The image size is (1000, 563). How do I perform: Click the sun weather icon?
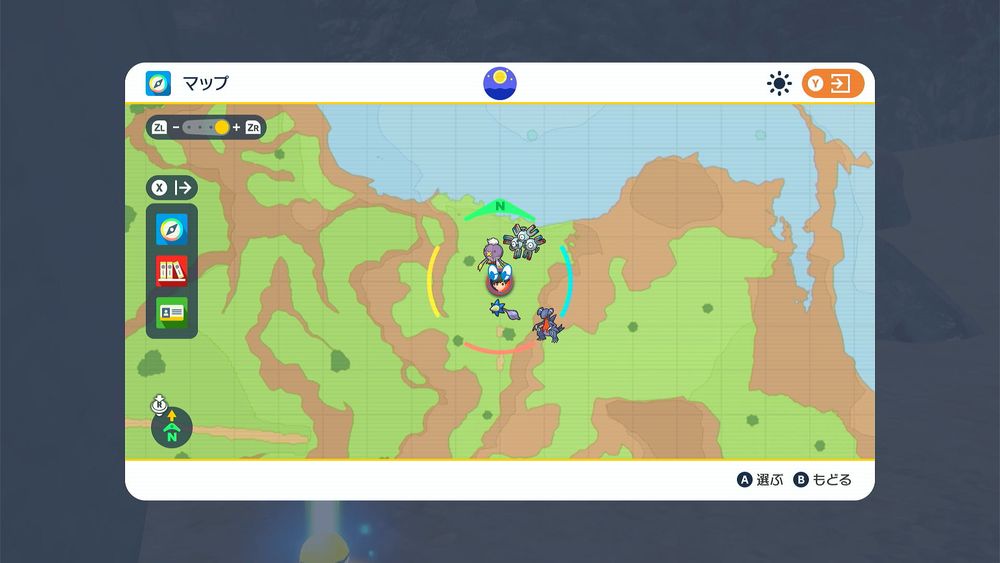click(x=779, y=84)
